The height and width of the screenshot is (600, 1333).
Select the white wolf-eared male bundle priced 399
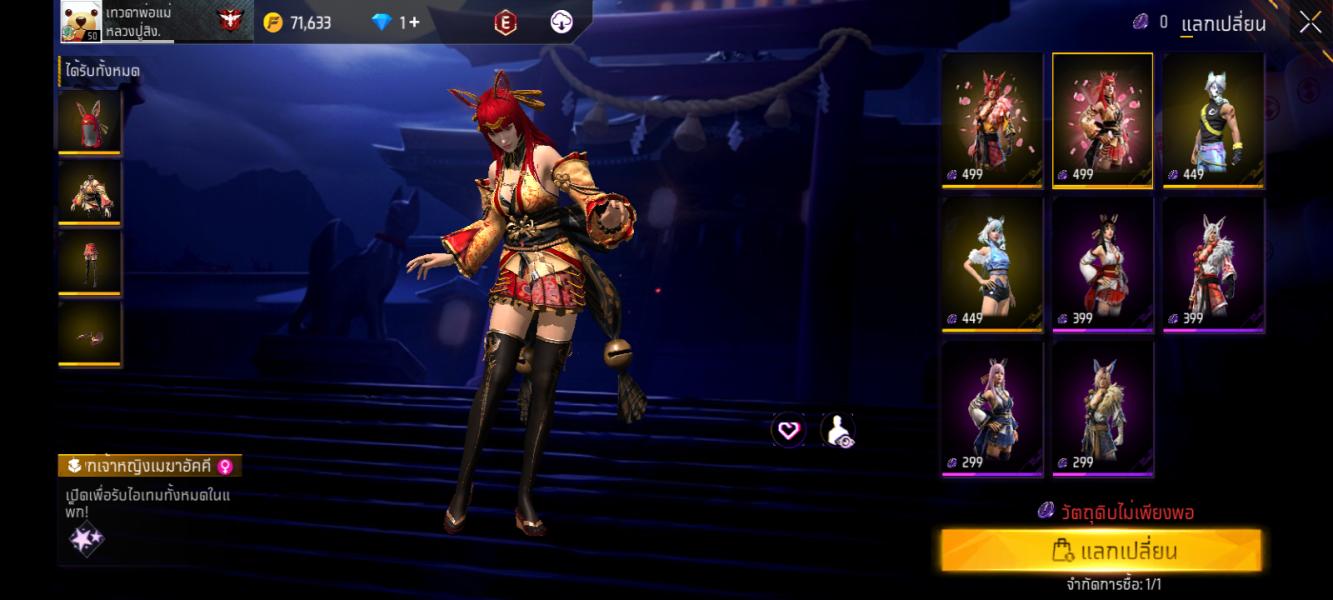tap(1213, 264)
